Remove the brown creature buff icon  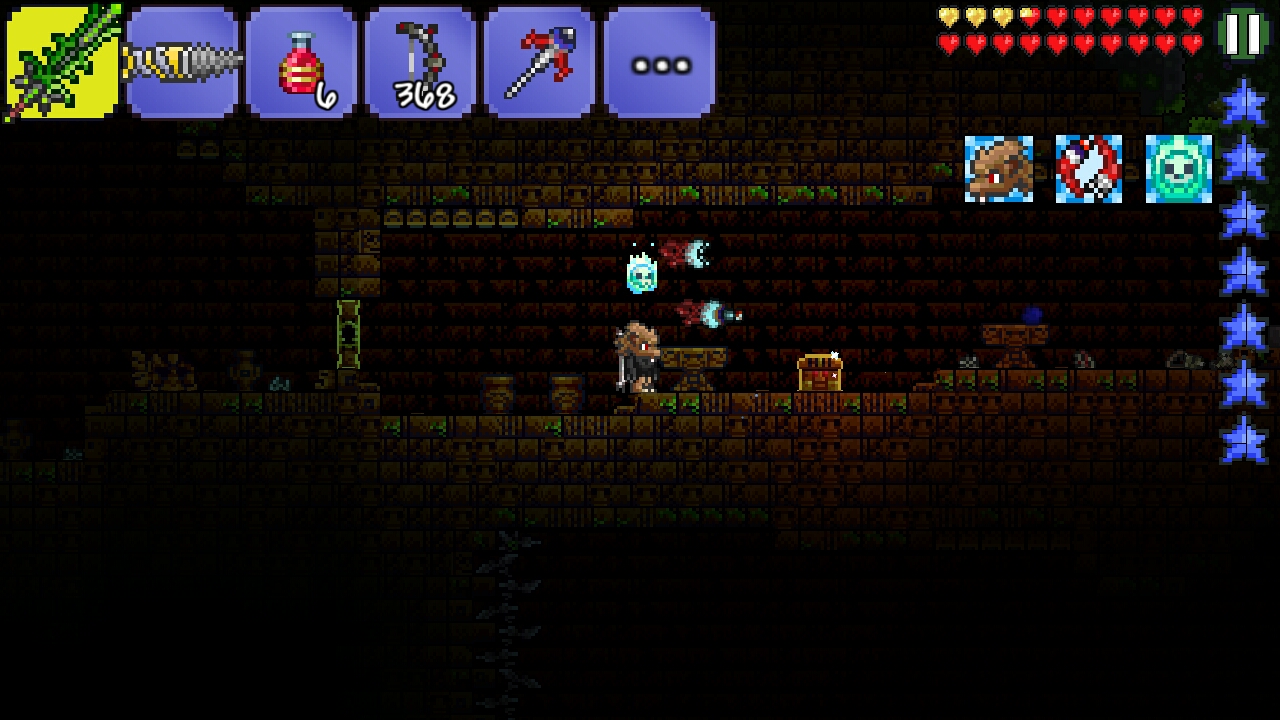coord(998,170)
